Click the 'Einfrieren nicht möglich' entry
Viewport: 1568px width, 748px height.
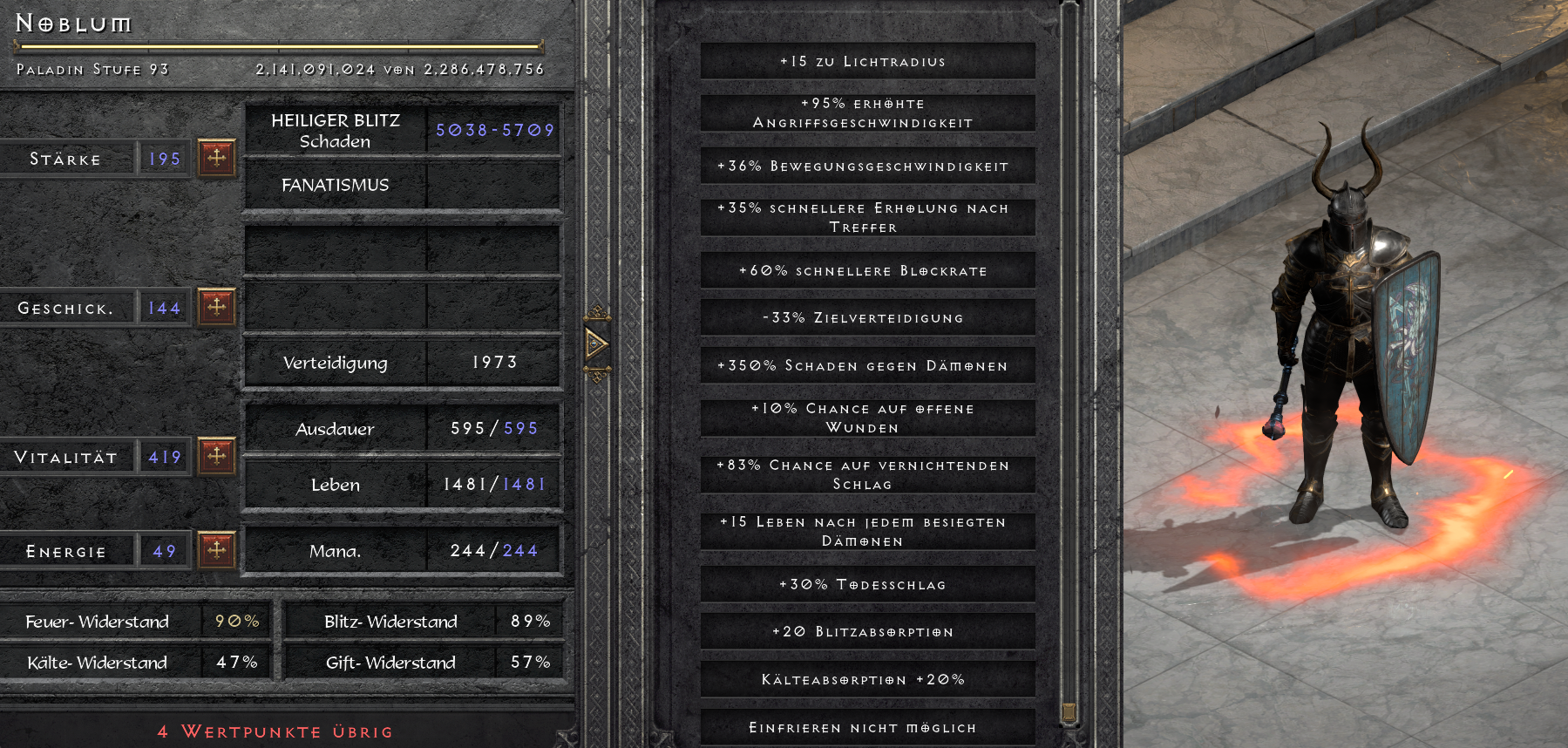(x=867, y=726)
